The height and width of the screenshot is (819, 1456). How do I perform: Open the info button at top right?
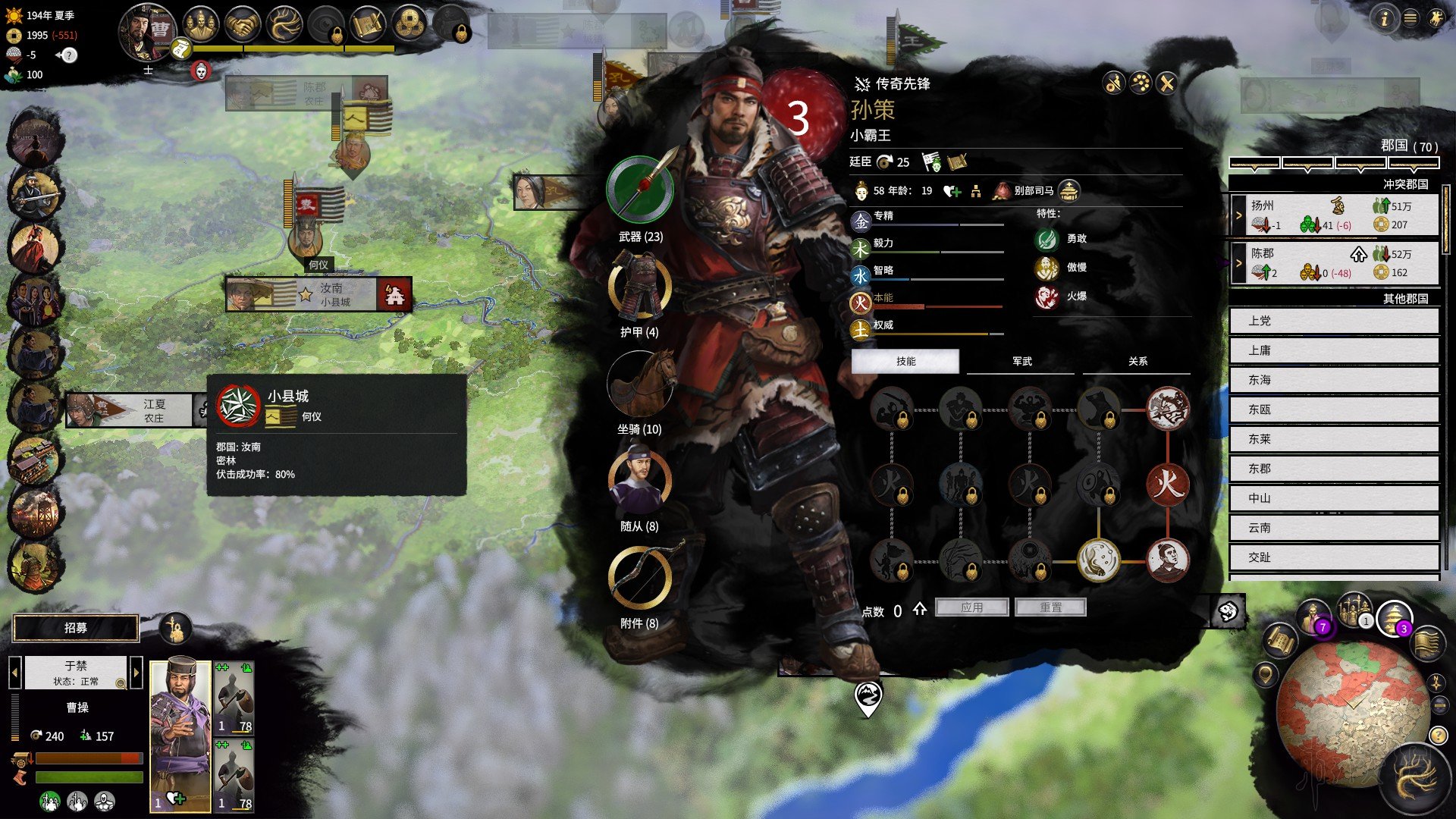pyautogui.click(x=1384, y=18)
